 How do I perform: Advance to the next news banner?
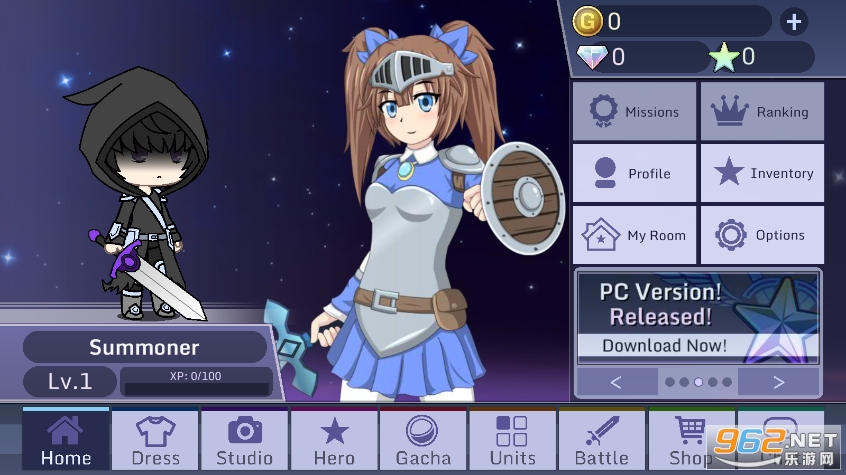pos(778,382)
